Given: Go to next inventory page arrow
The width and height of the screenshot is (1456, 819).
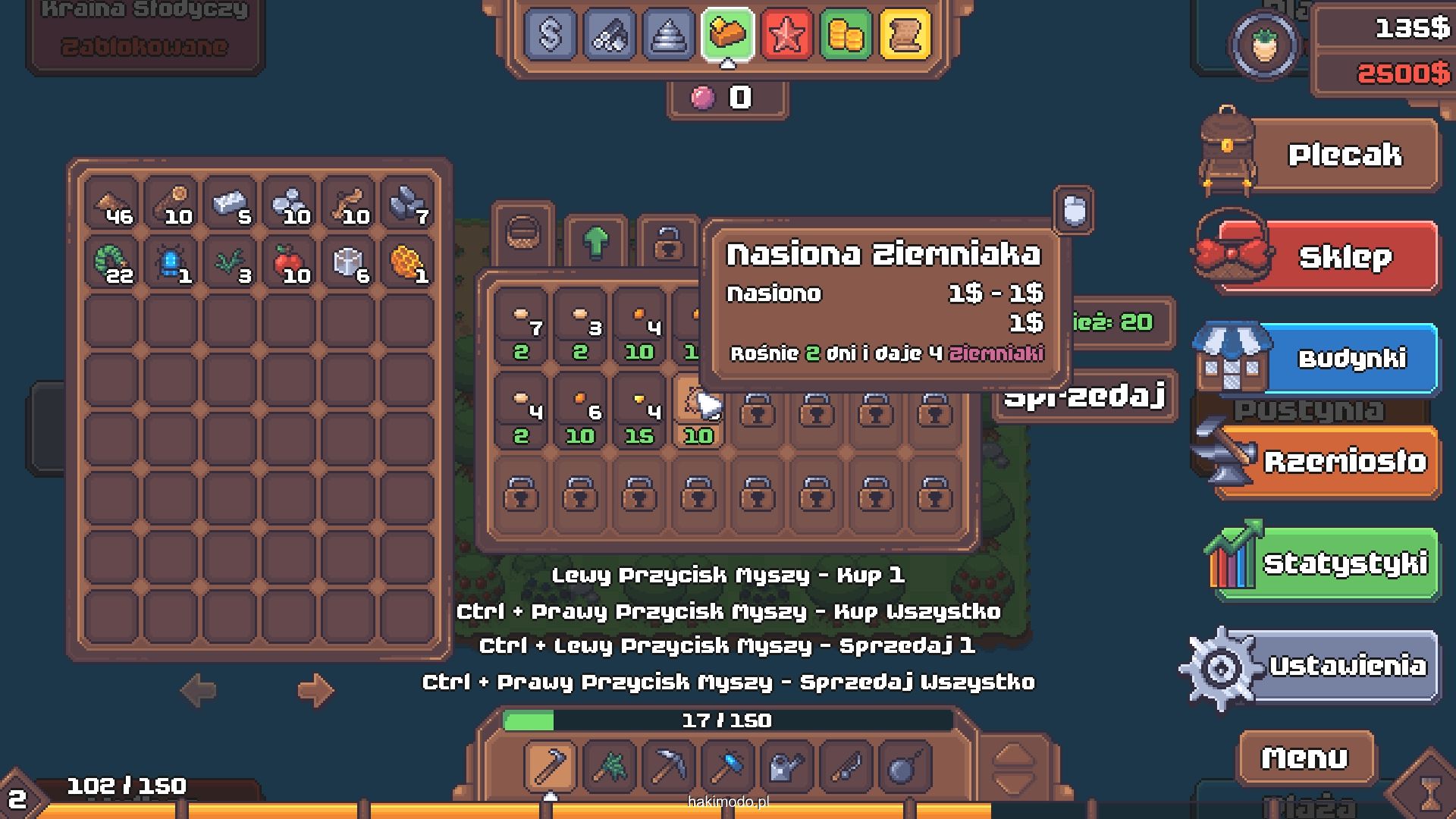Looking at the screenshot, I should (x=315, y=690).
